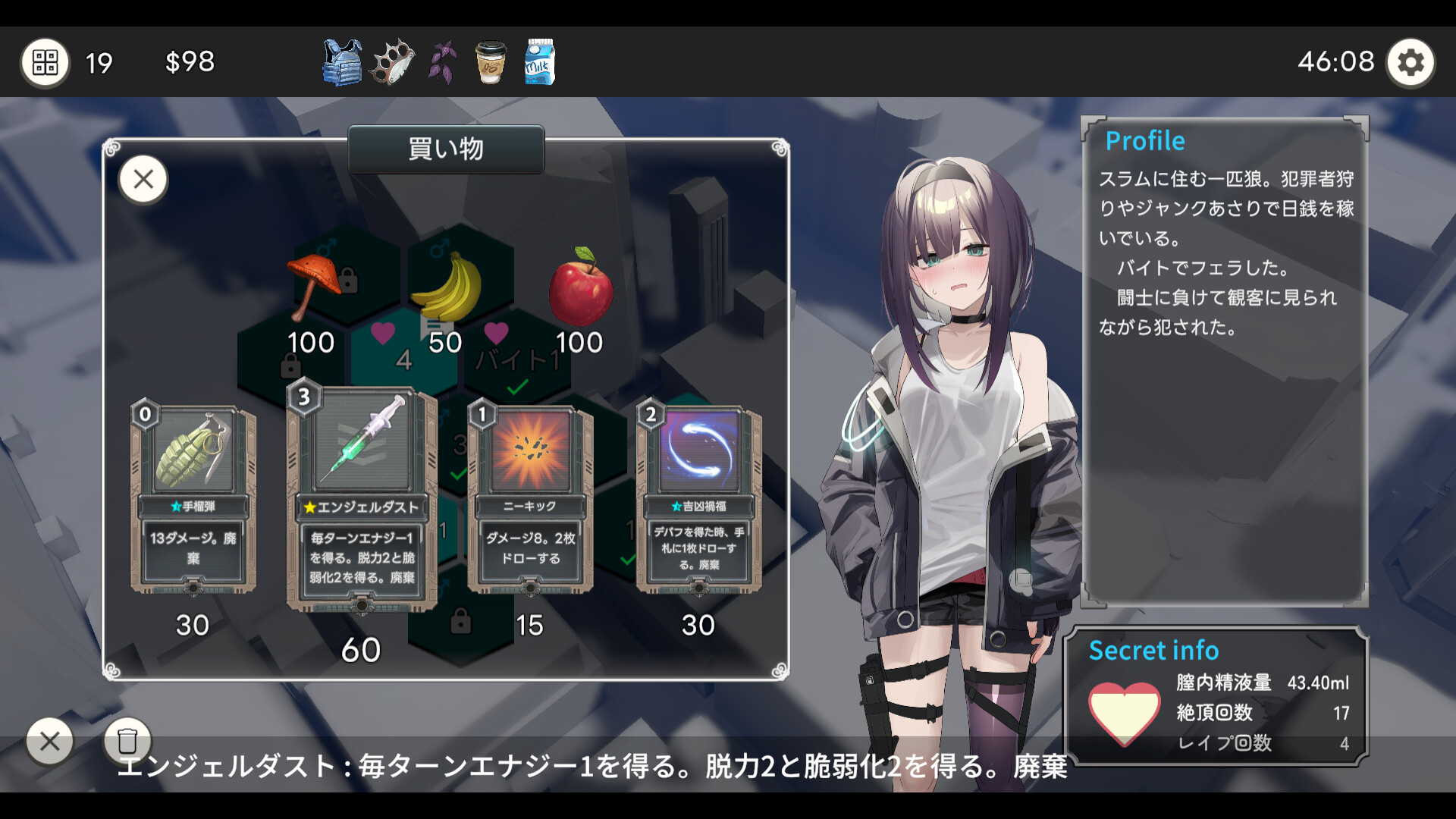Click the padlock on the mushroom hex
1456x819 pixels.
click(x=350, y=281)
